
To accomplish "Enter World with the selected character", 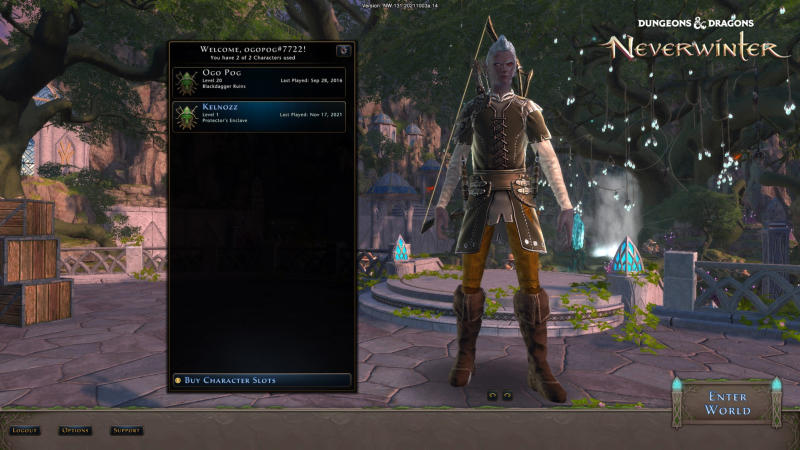I will tap(727, 403).
